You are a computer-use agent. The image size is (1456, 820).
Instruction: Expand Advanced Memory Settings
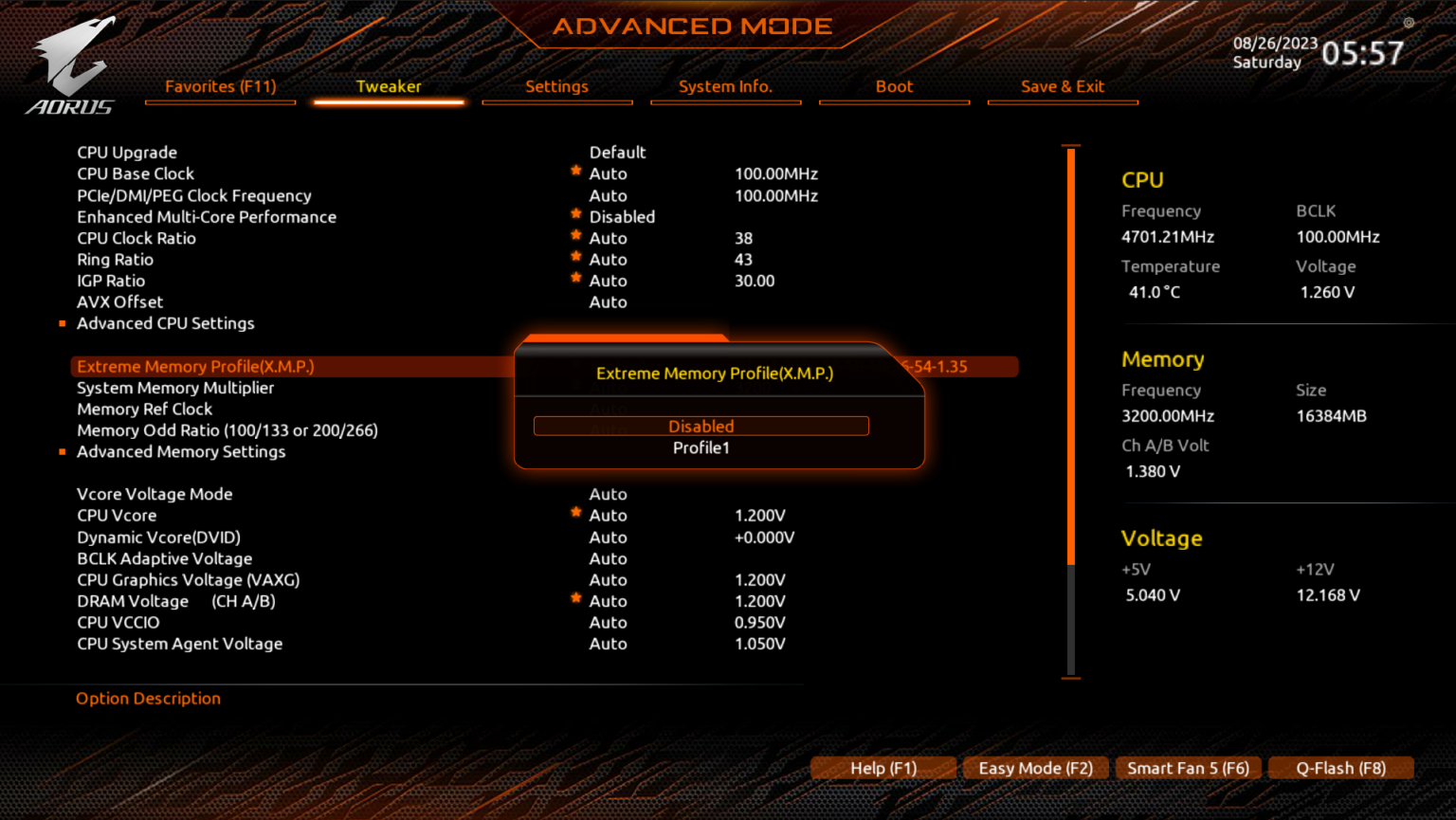click(181, 452)
